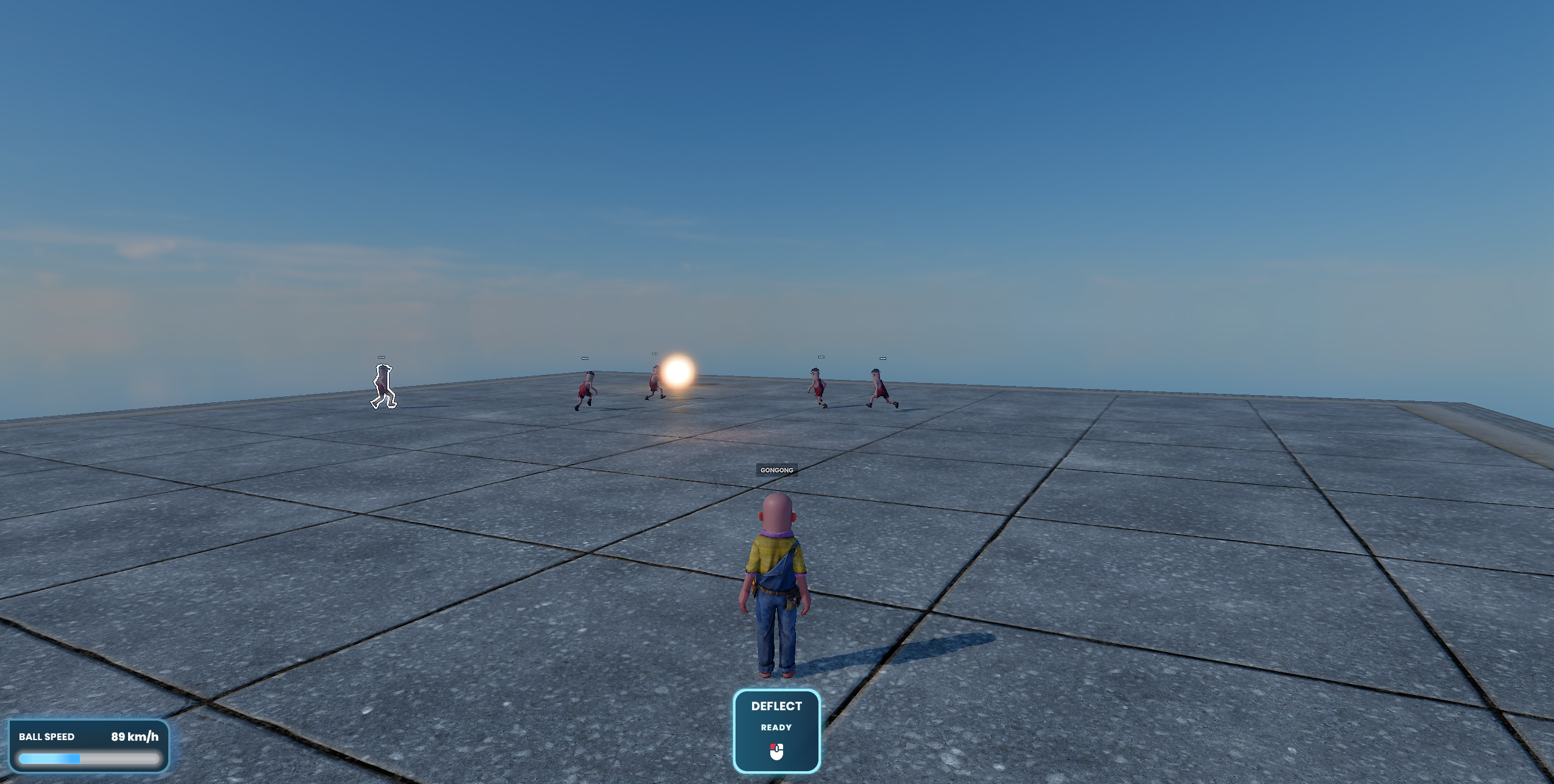Activate the Deflect ability button
The width and height of the screenshot is (1554, 784).
[776, 730]
